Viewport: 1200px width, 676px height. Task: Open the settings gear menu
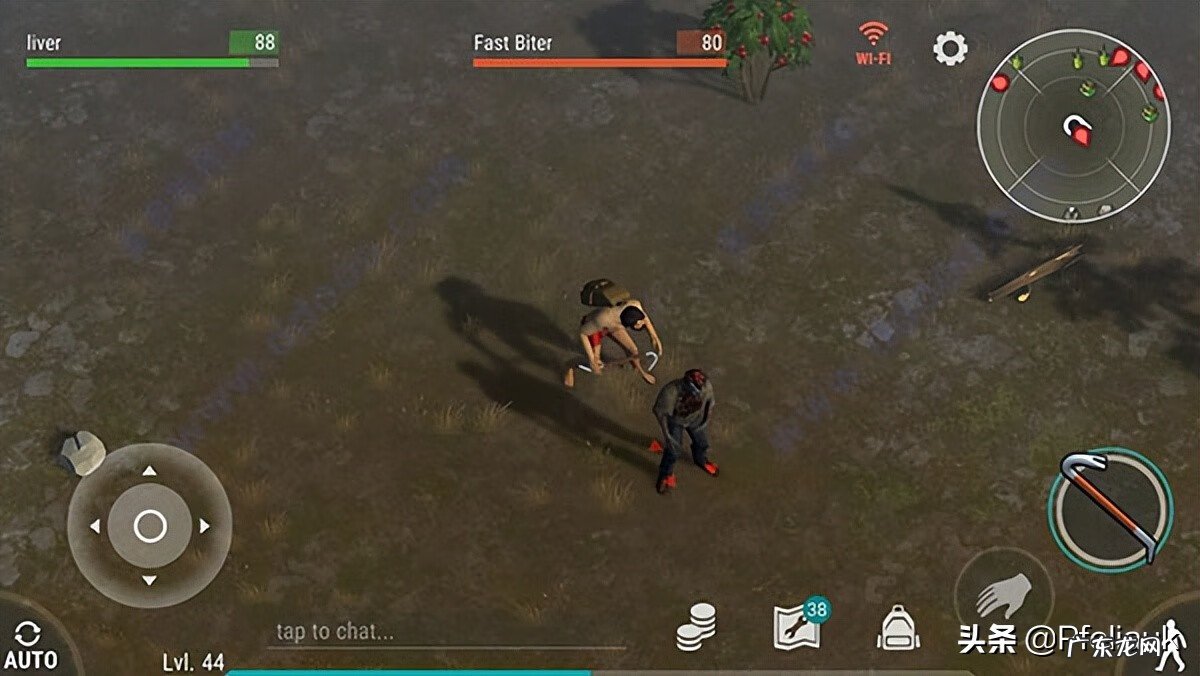(x=950, y=47)
